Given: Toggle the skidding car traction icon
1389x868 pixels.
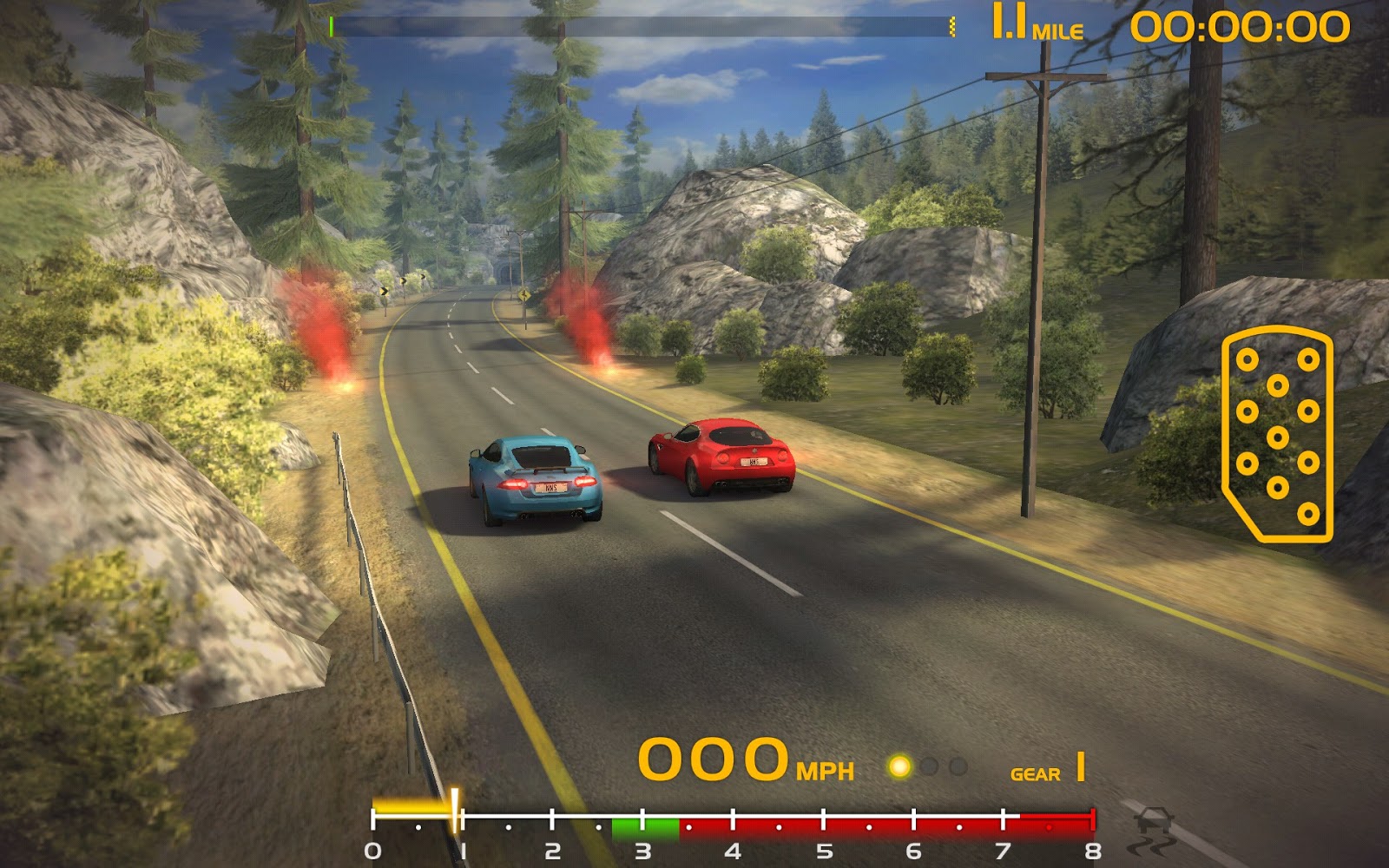Looking at the screenshot, I should pyautogui.click(x=1154, y=830).
